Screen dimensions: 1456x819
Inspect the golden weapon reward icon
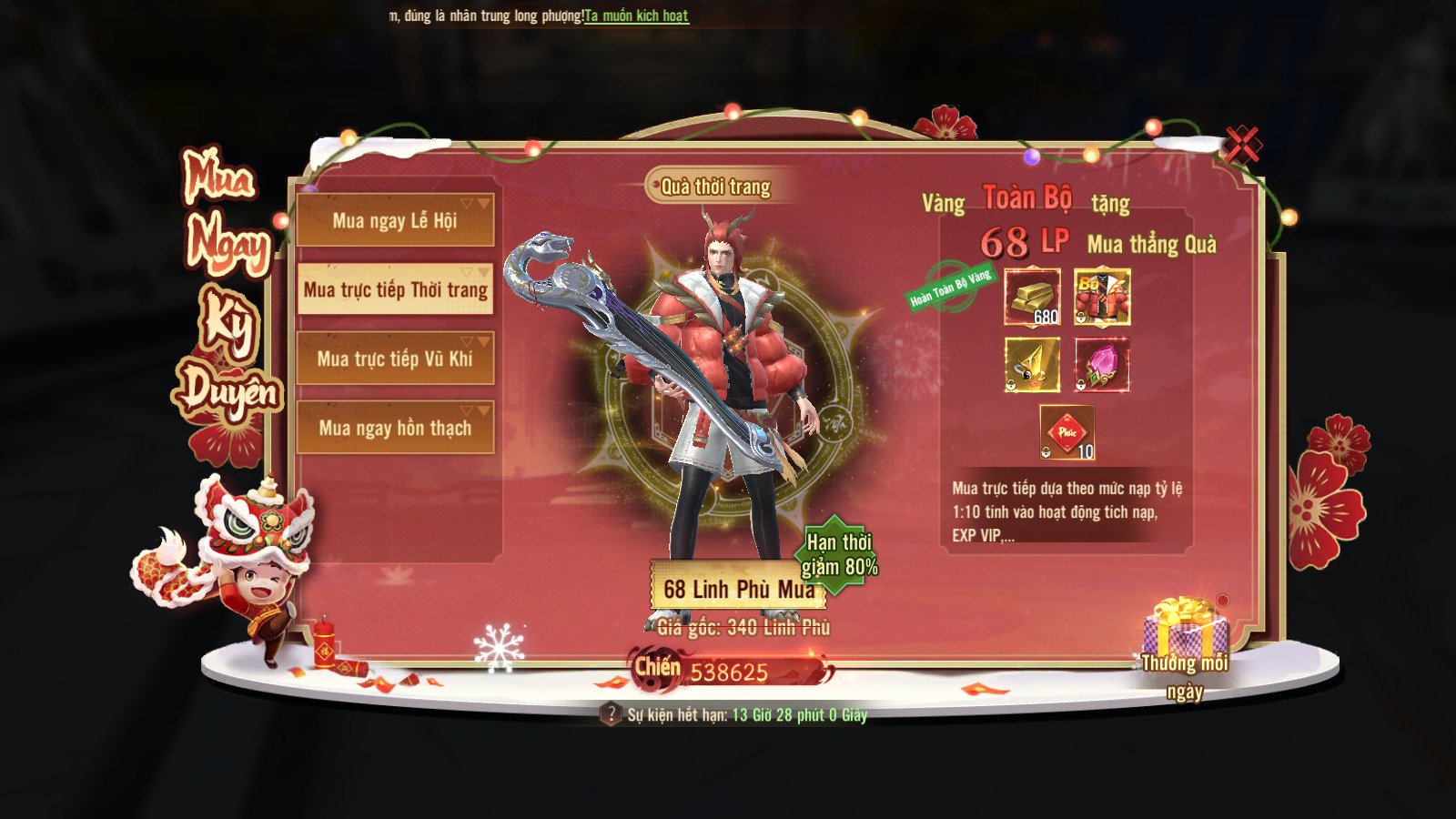pos(1032,365)
